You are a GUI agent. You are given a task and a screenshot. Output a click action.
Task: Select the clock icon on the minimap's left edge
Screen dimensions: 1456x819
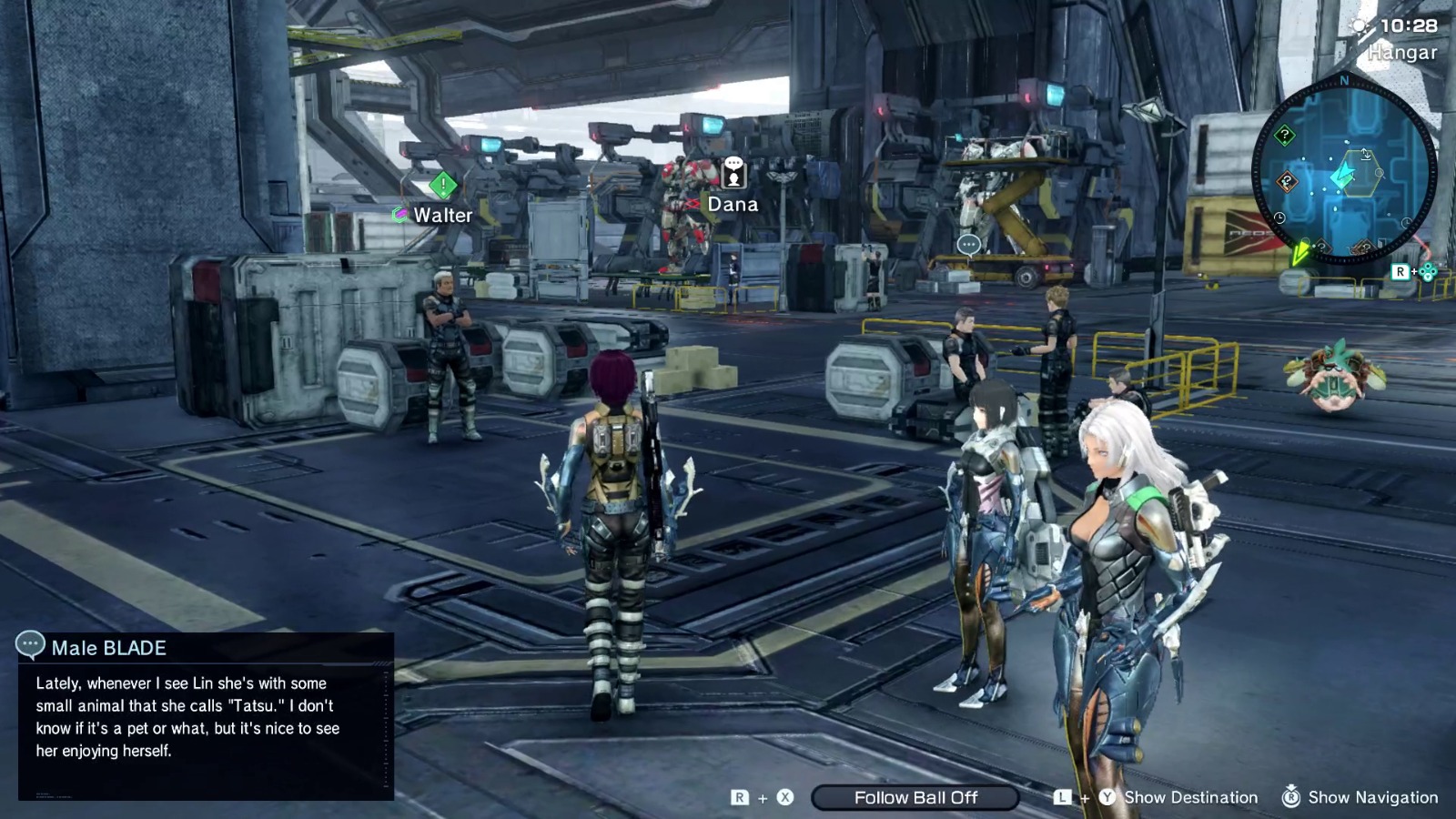pyautogui.click(x=1279, y=217)
